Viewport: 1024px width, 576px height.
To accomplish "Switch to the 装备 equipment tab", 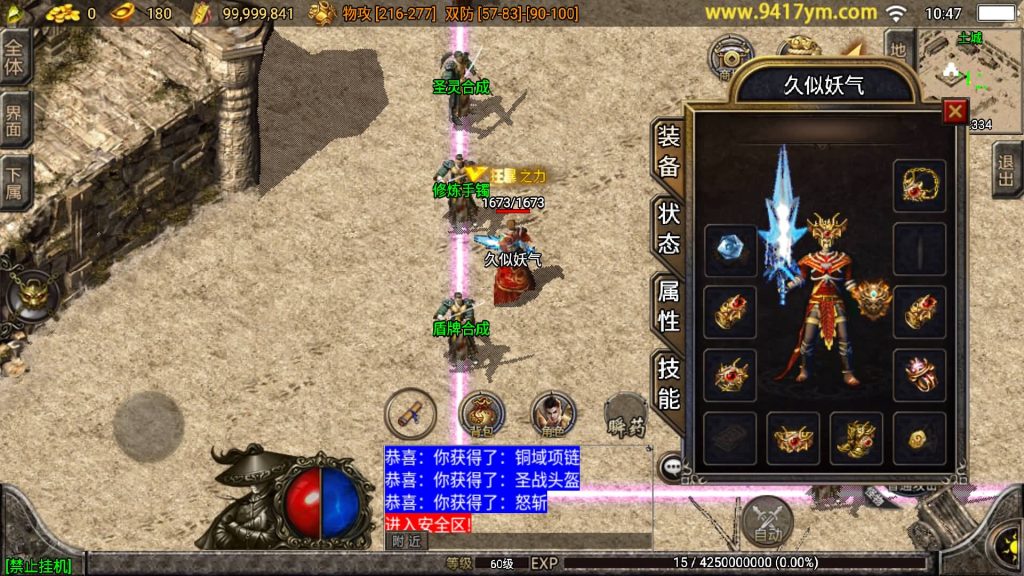I will (668, 151).
